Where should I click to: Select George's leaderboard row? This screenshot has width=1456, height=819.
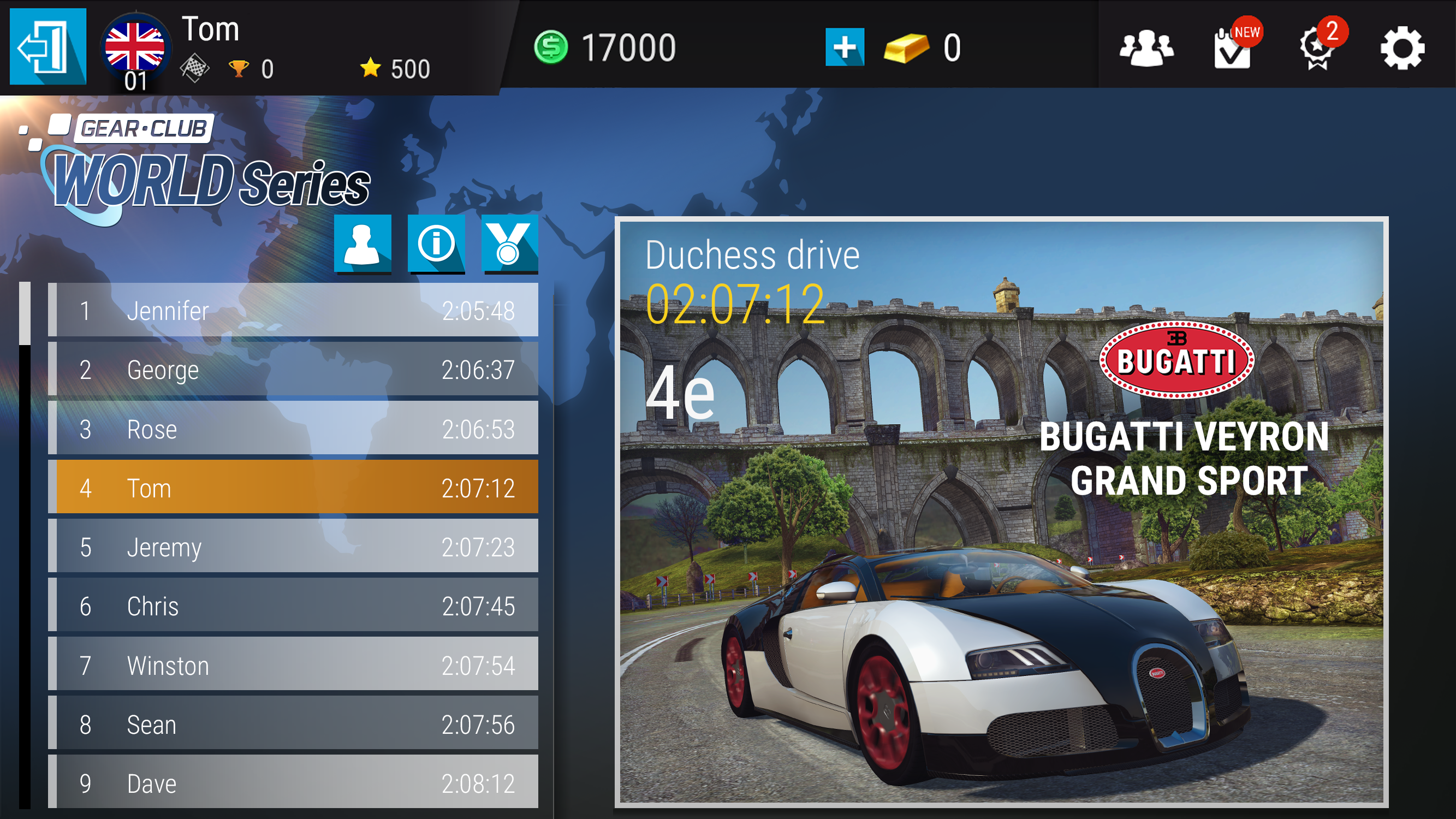[x=294, y=370]
